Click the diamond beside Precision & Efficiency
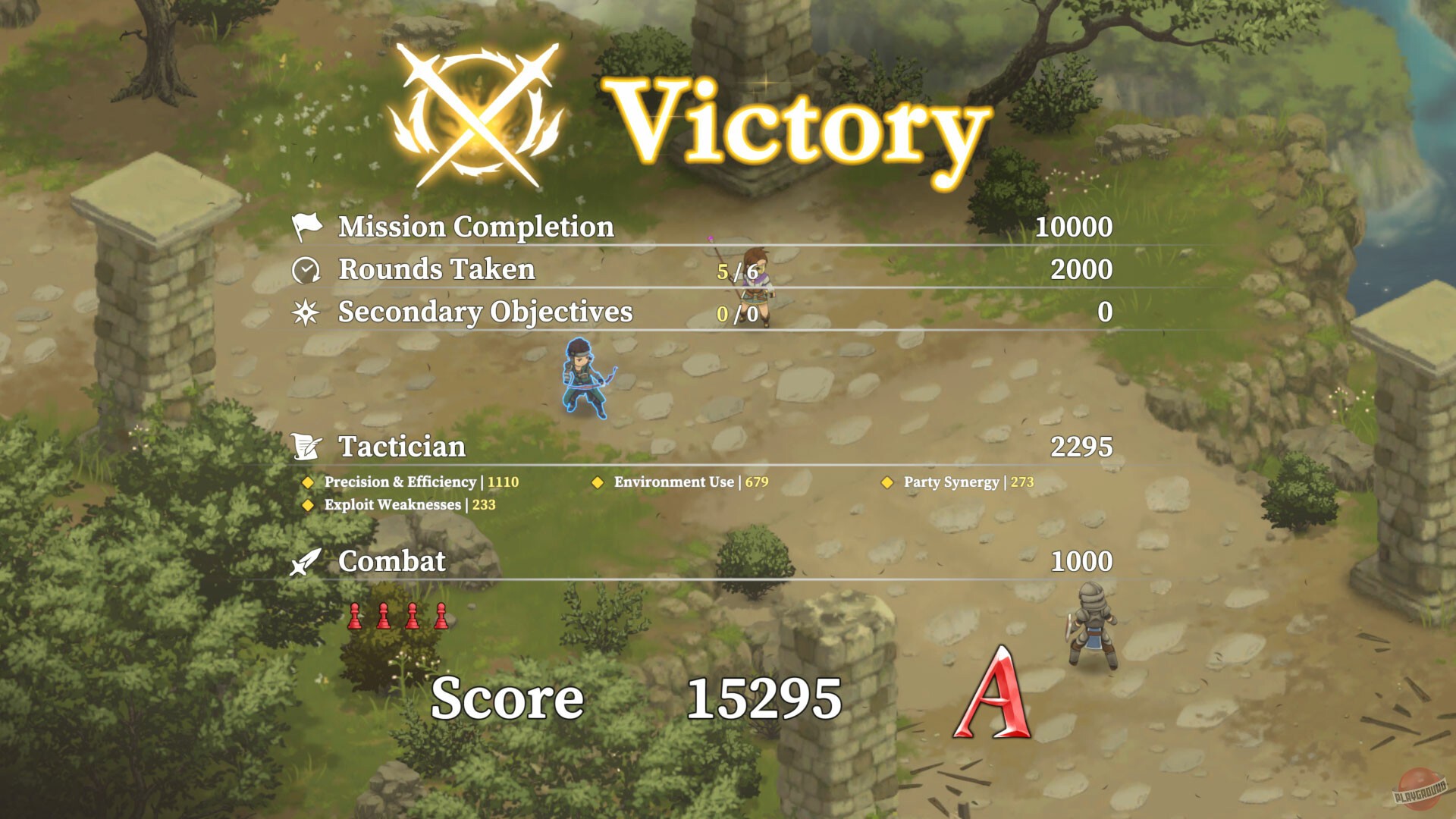This screenshot has height=819, width=1456. click(309, 482)
